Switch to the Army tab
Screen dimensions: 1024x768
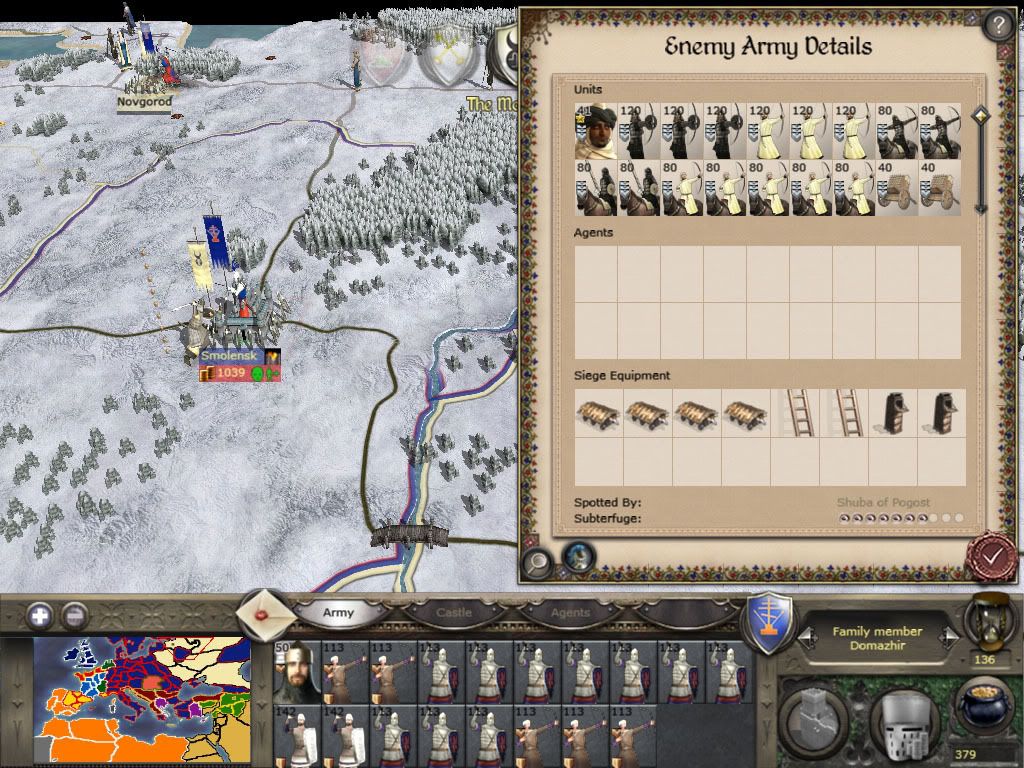338,612
